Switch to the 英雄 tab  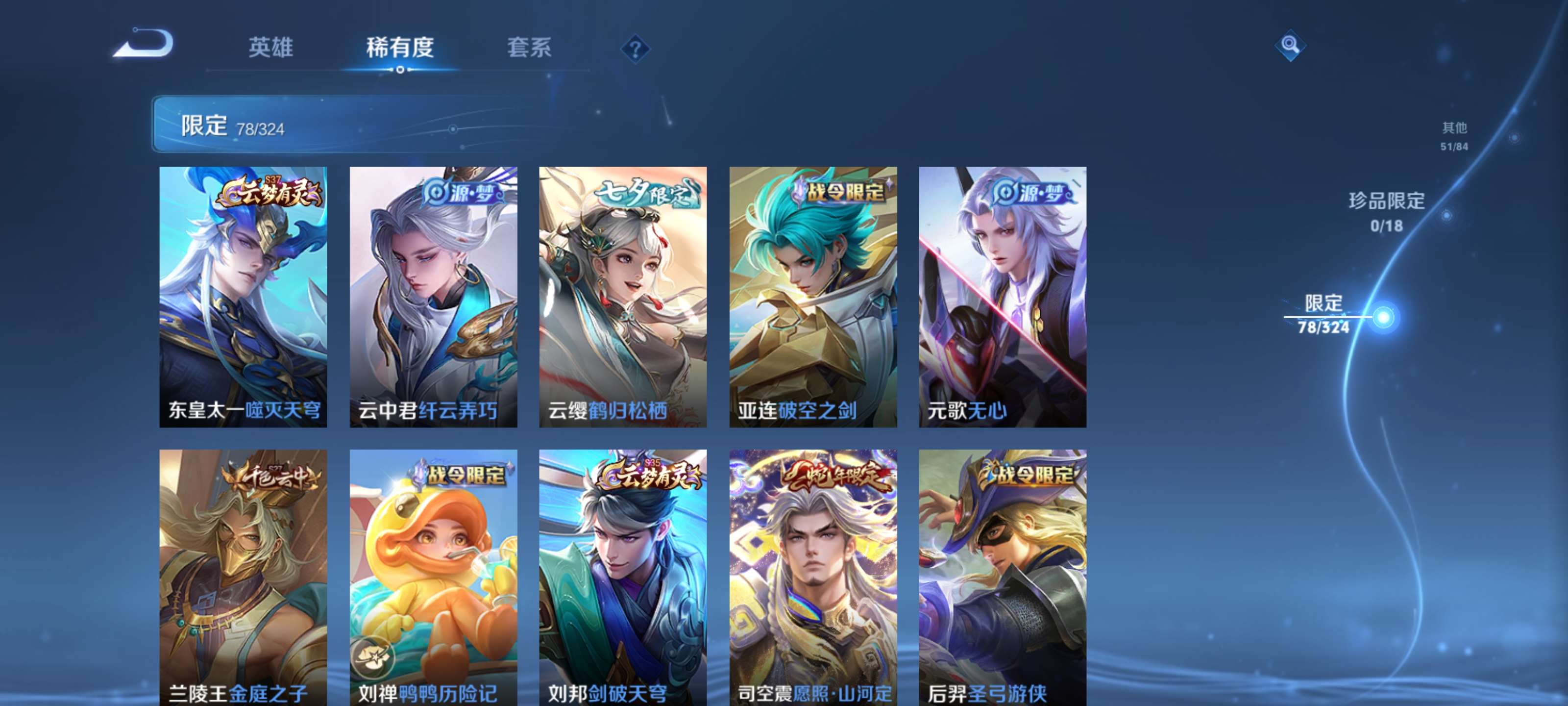tap(271, 48)
